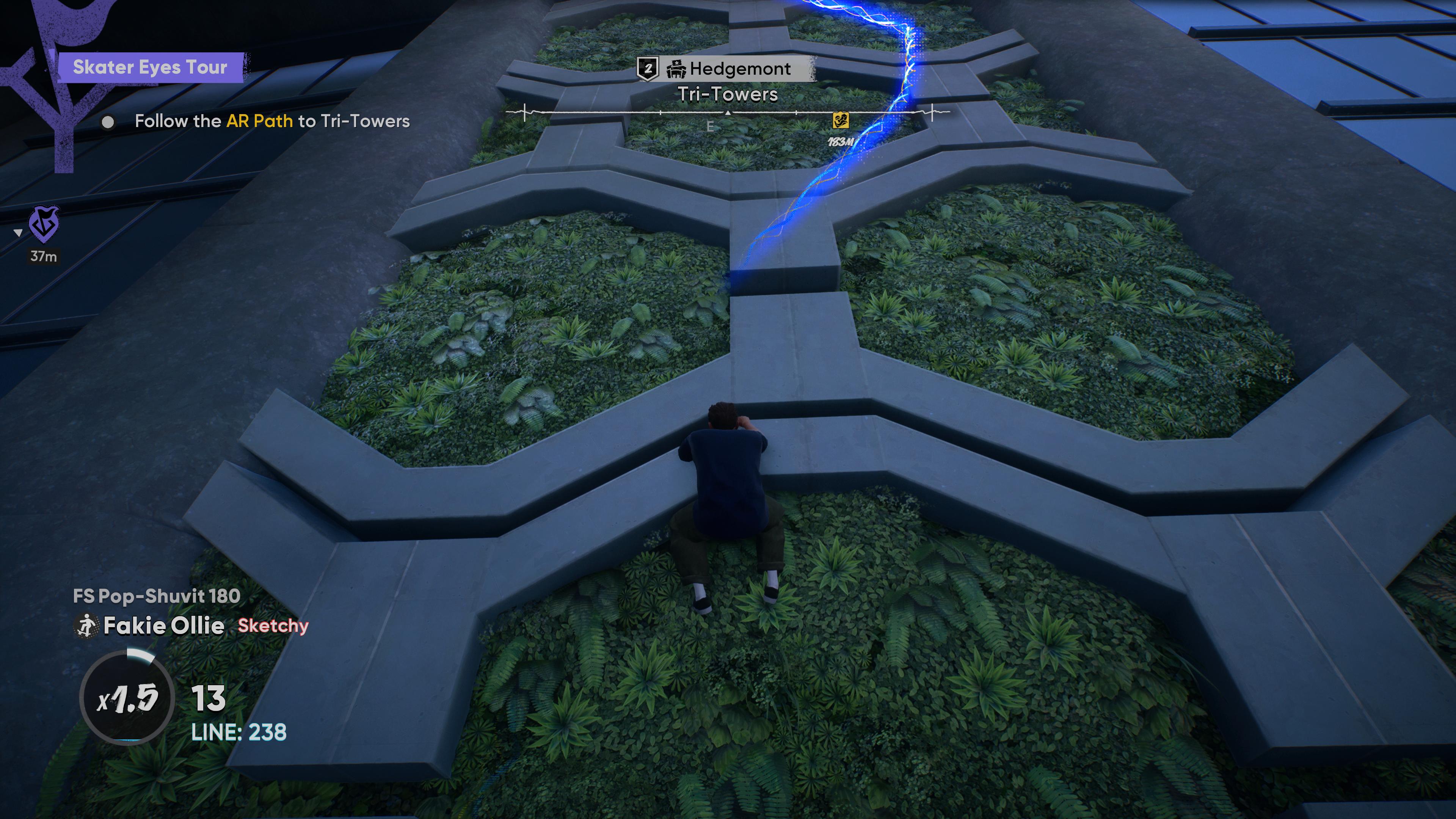Open the Hedgemont Tri-Towers location label

[728, 80]
